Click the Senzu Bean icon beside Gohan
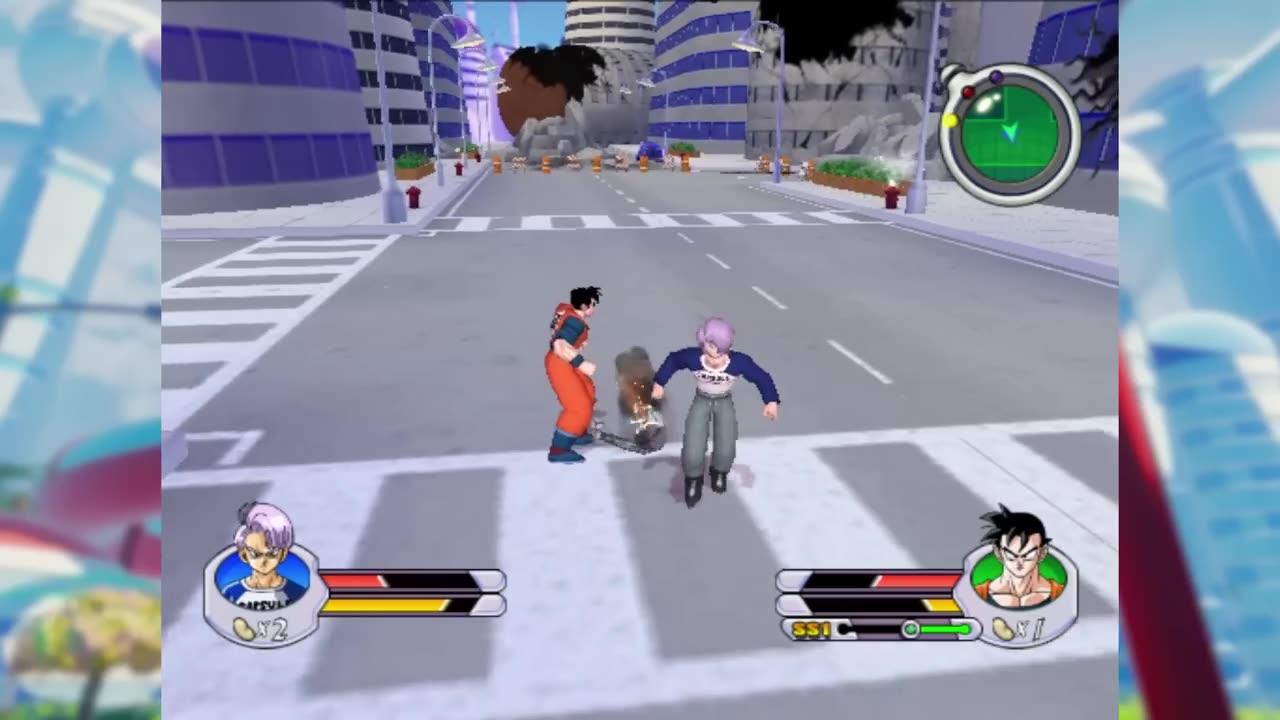Image resolution: width=1280 pixels, height=720 pixels. pos(1003,630)
